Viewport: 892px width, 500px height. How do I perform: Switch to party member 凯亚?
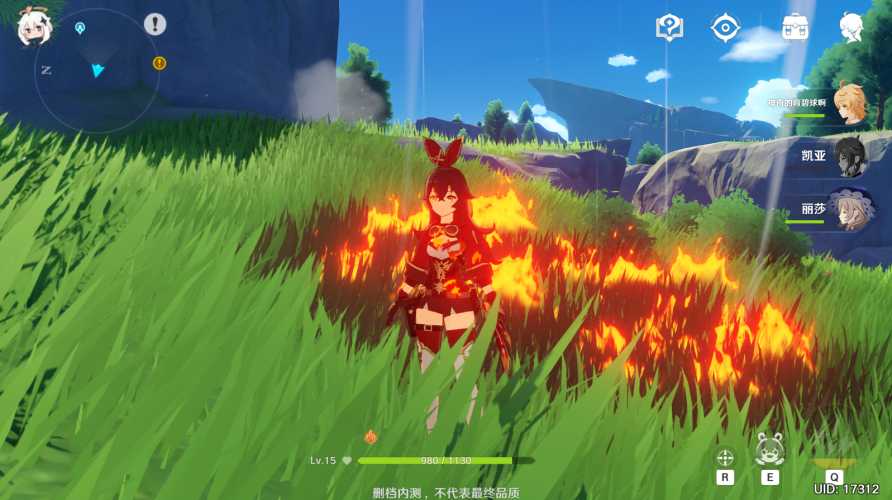click(x=849, y=156)
